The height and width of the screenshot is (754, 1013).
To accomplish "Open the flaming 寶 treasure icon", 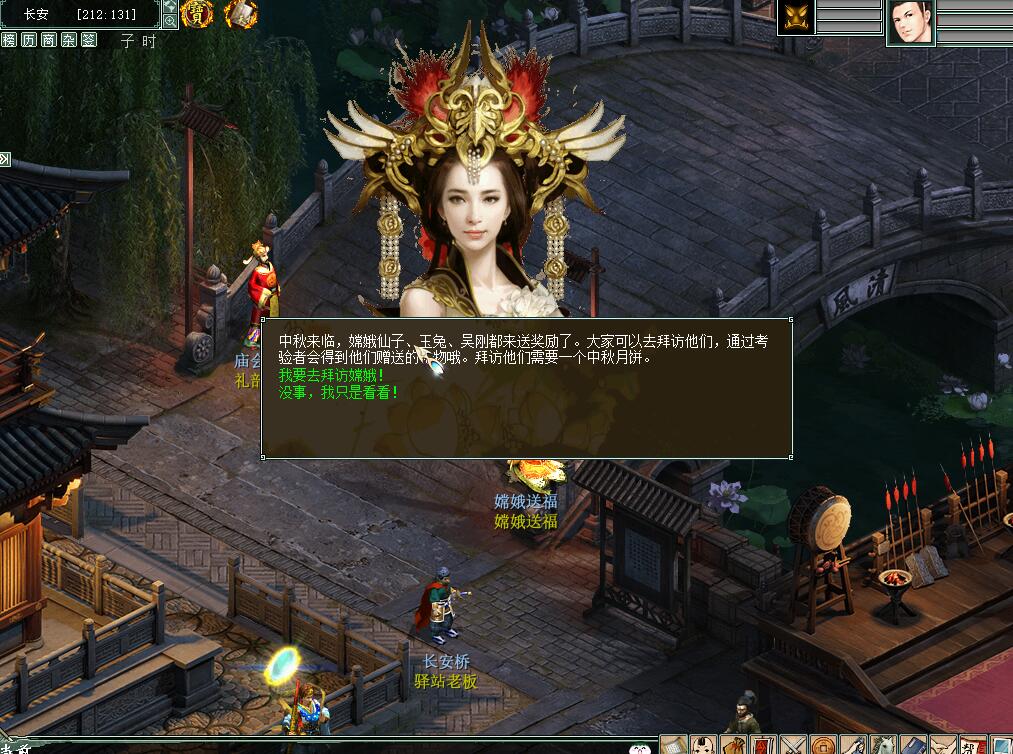I will [x=197, y=14].
